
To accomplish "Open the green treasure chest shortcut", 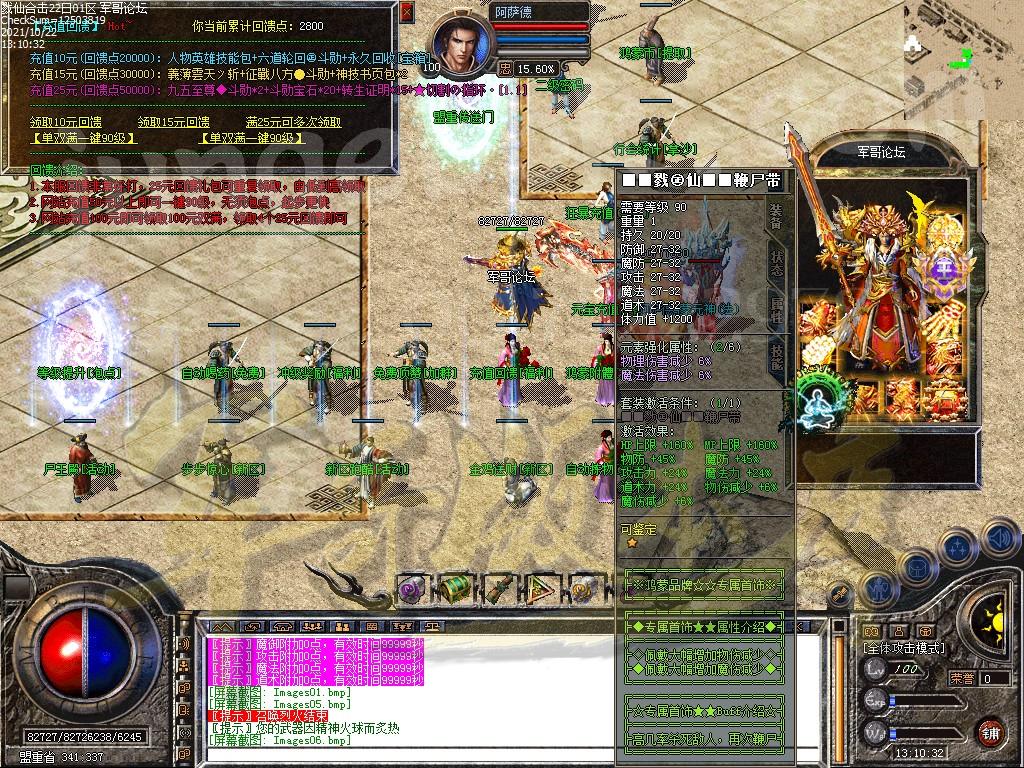I will (x=456, y=588).
